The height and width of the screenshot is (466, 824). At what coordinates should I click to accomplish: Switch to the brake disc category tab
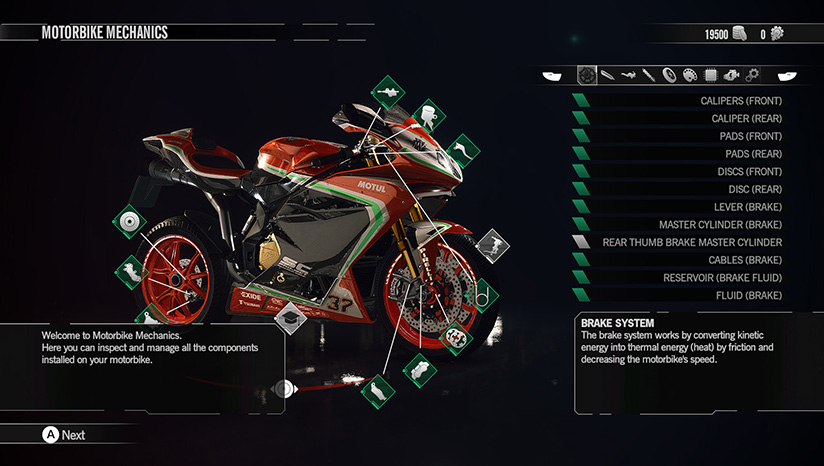(587, 75)
